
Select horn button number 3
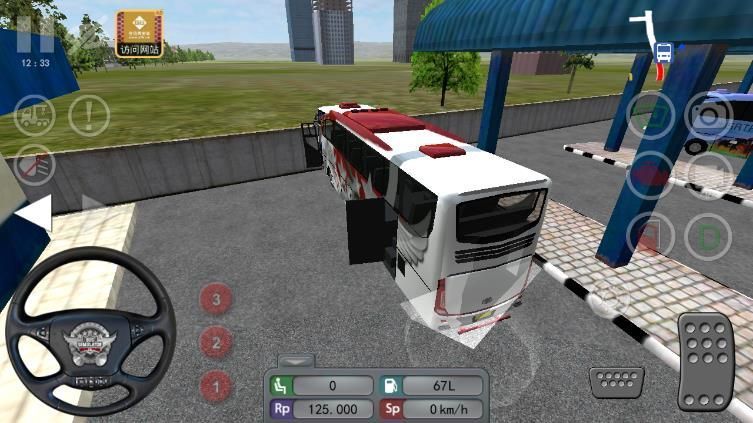tap(216, 297)
